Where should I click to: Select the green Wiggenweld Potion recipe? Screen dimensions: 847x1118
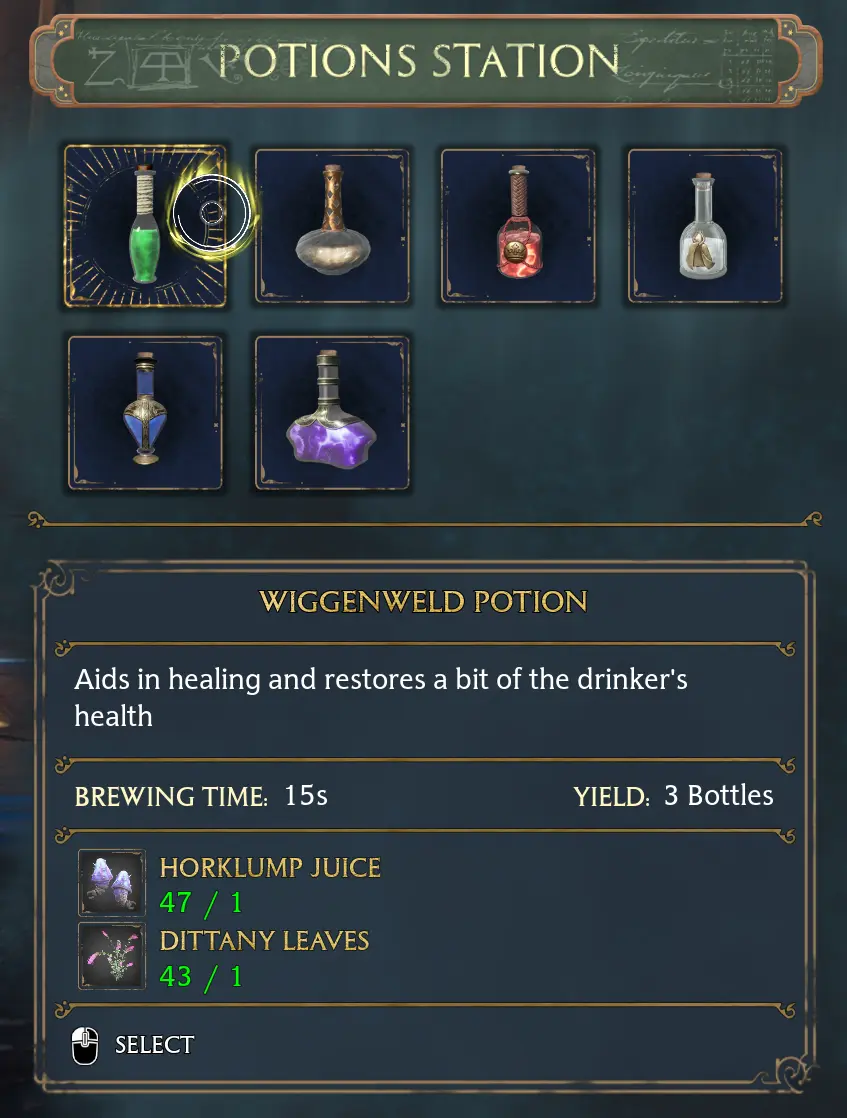[x=145, y=226]
